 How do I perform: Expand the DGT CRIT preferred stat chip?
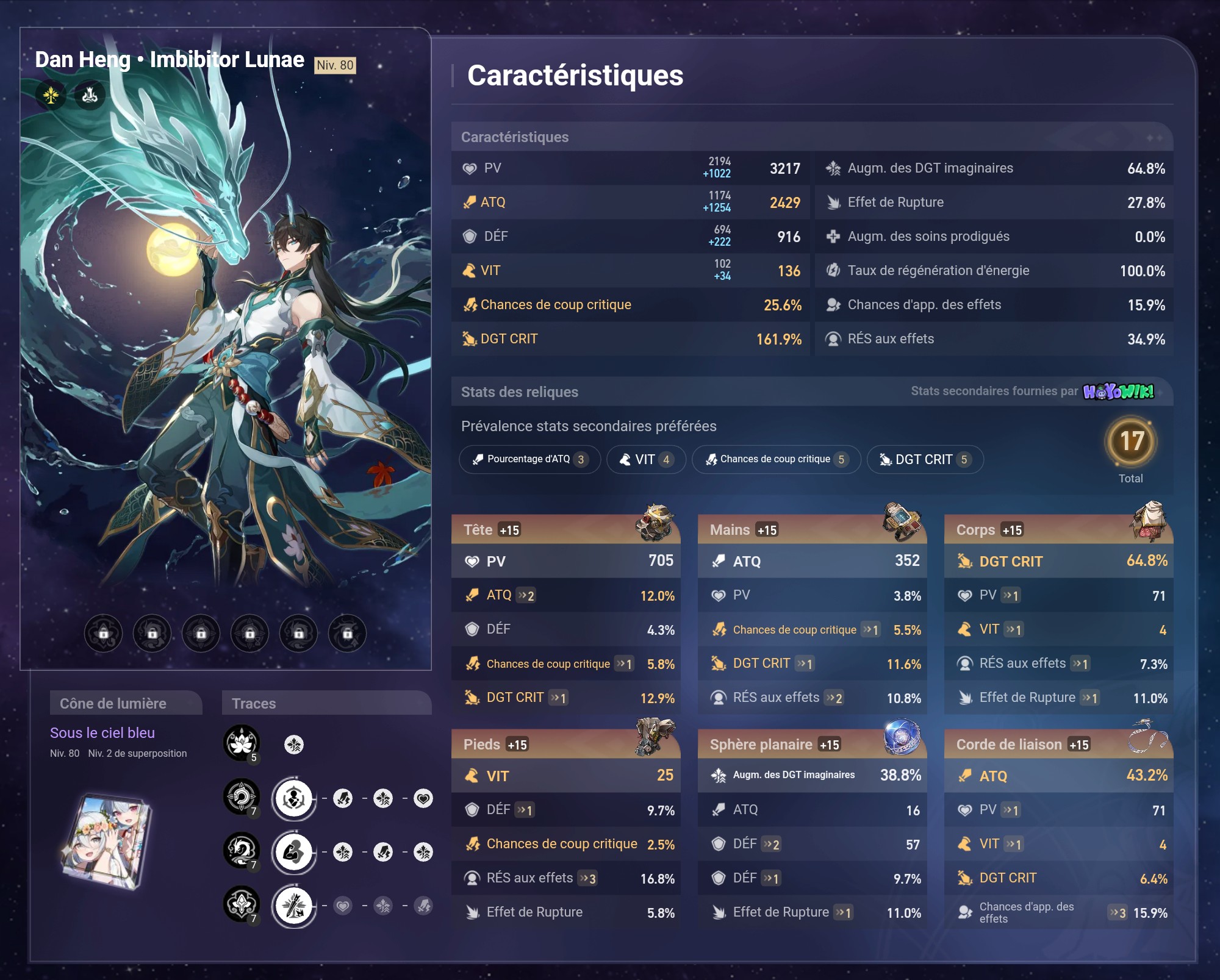click(x=925, y=460)
